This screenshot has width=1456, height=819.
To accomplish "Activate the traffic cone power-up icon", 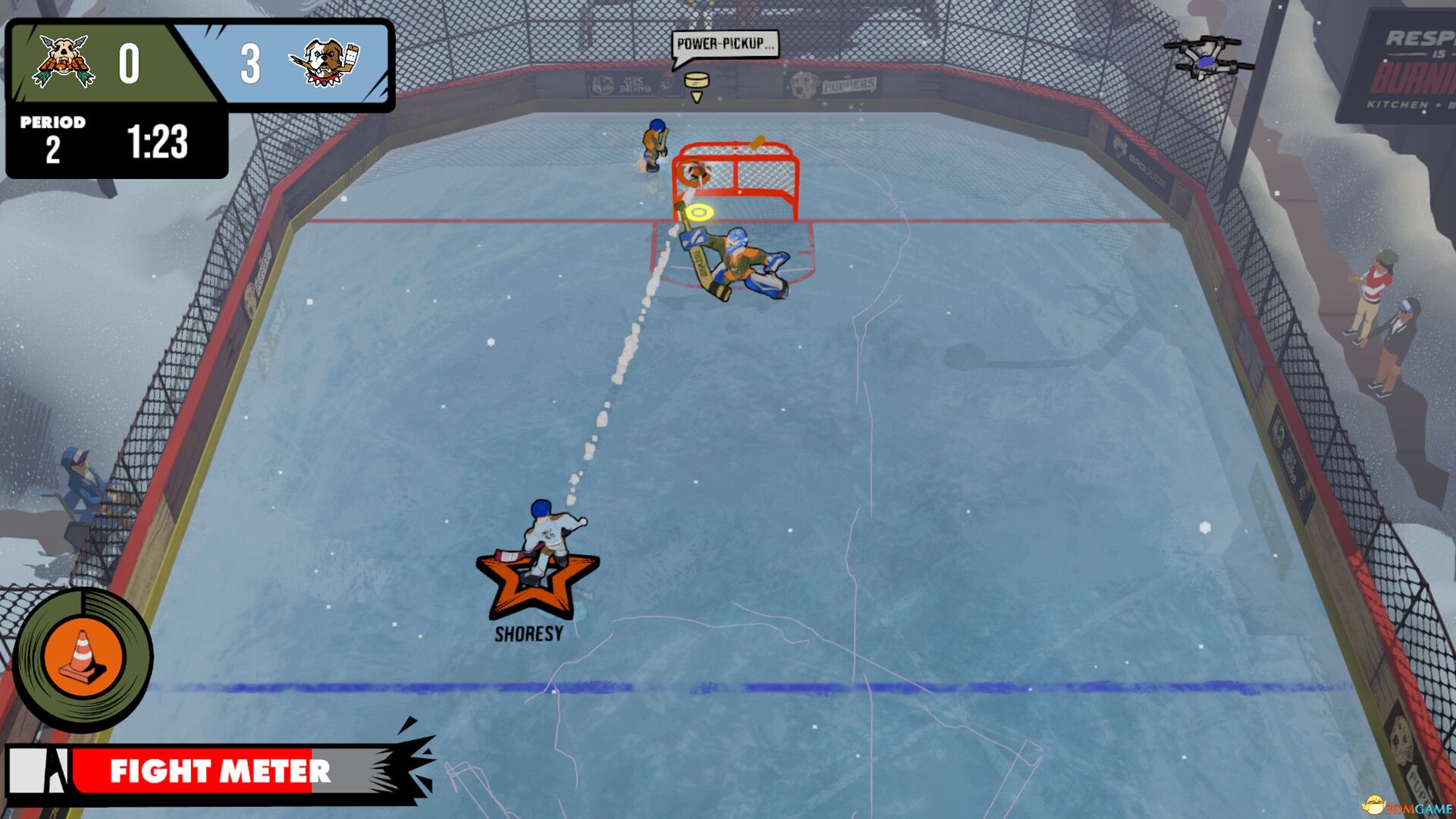I will (83, 658).
